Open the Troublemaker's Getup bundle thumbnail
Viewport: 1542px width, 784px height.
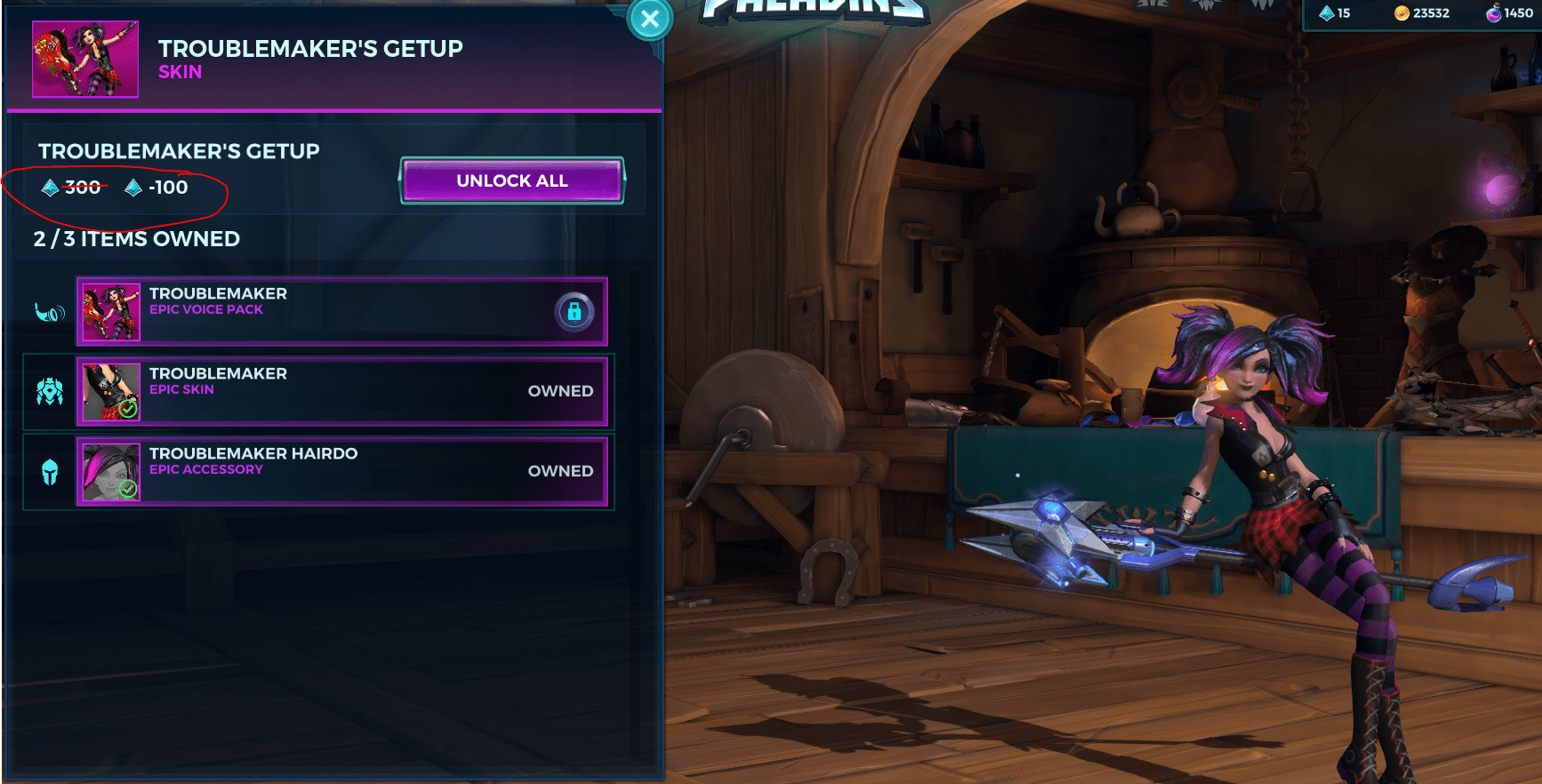(85, 60)
